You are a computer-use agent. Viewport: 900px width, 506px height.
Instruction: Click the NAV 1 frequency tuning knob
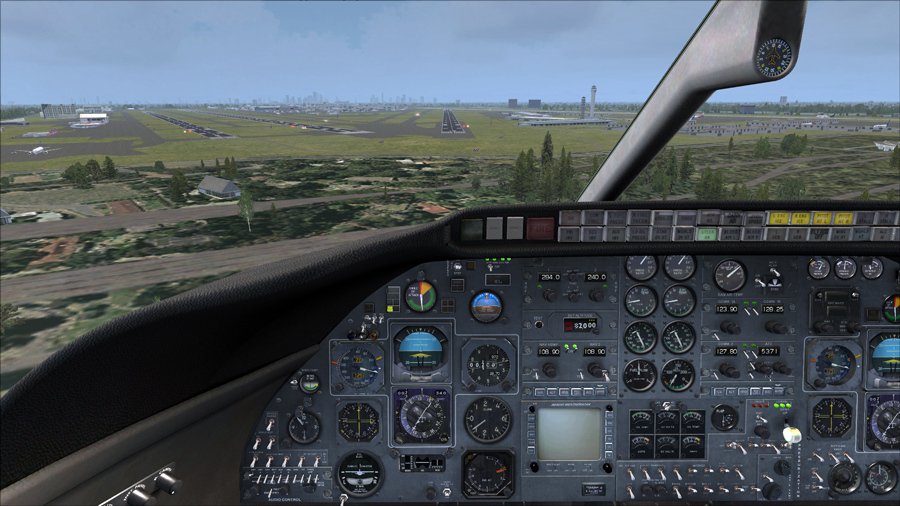click(549, 370)
